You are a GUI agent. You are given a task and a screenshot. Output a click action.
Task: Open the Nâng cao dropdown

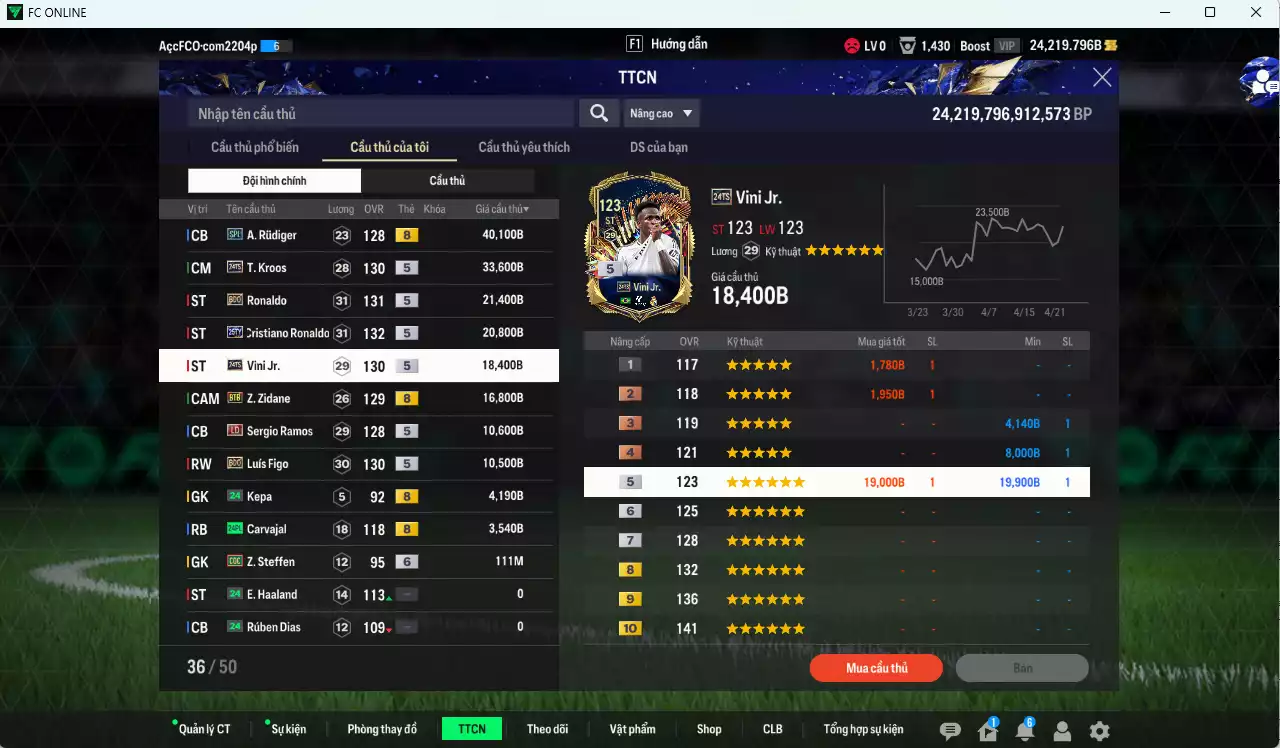click(x=660, y=114)
